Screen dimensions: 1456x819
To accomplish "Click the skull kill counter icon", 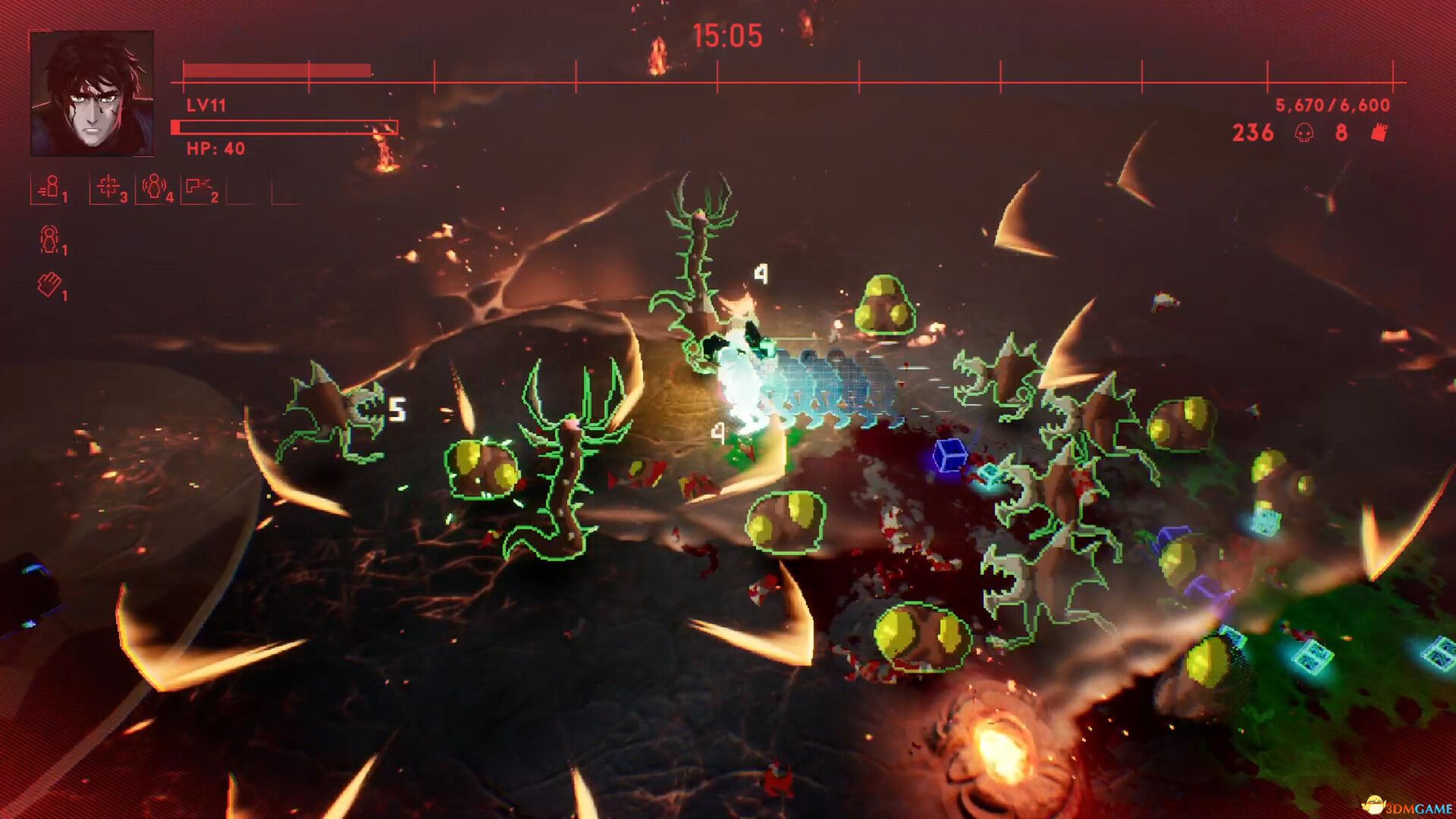I will (1304, 133).
